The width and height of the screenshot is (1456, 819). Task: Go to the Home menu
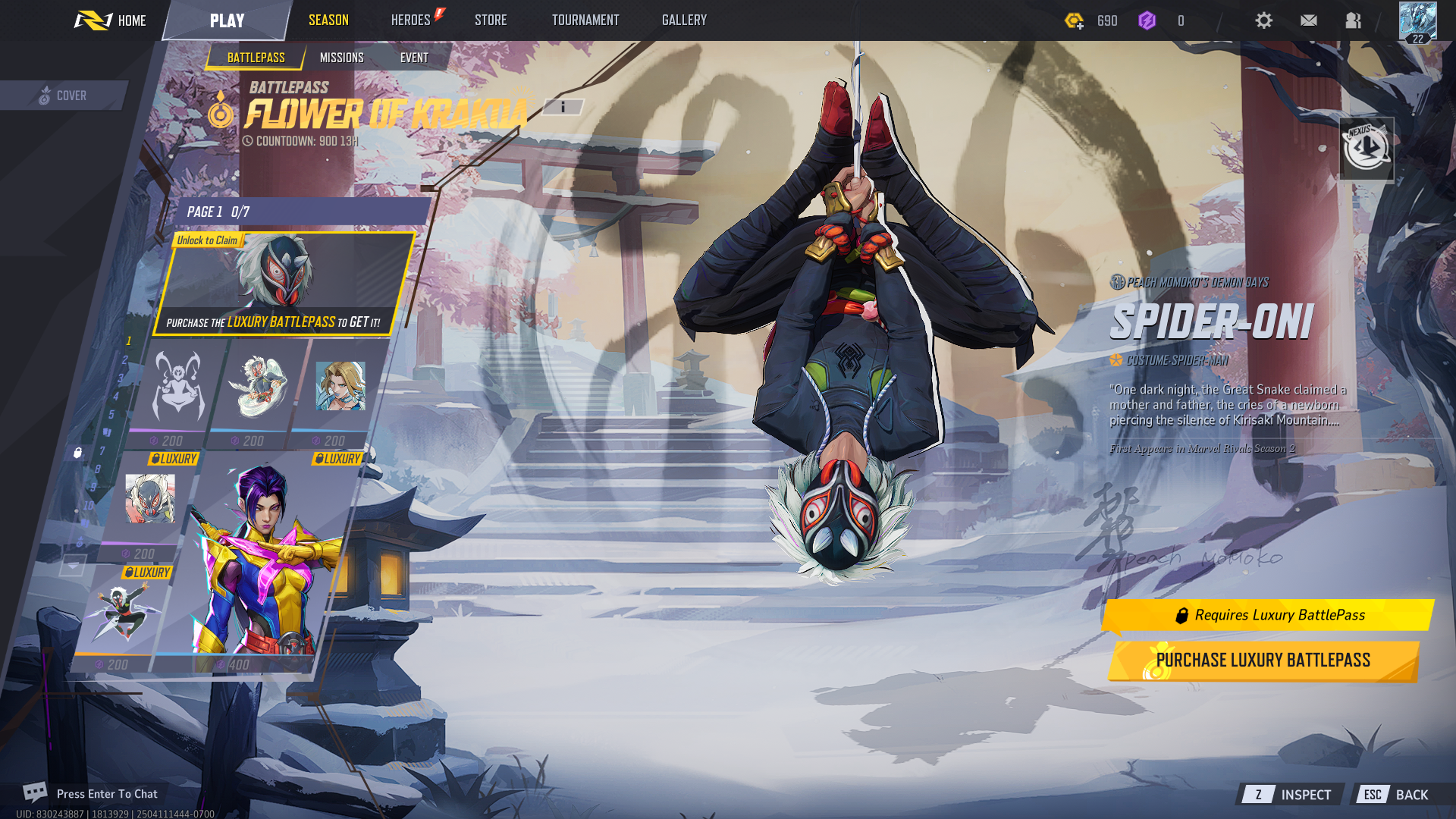111,20
